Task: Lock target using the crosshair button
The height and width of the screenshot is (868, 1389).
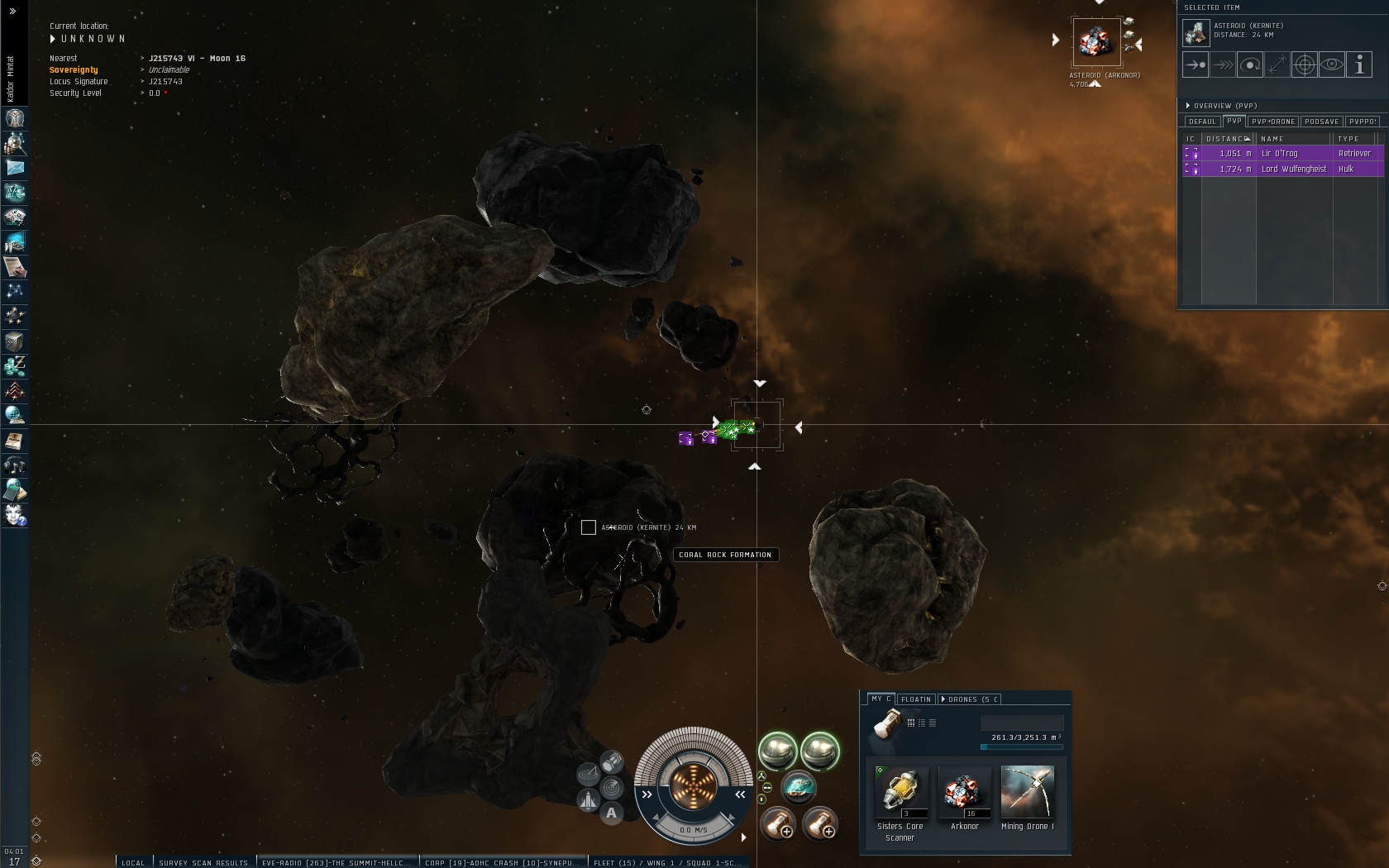Action: coord(1305,64)
